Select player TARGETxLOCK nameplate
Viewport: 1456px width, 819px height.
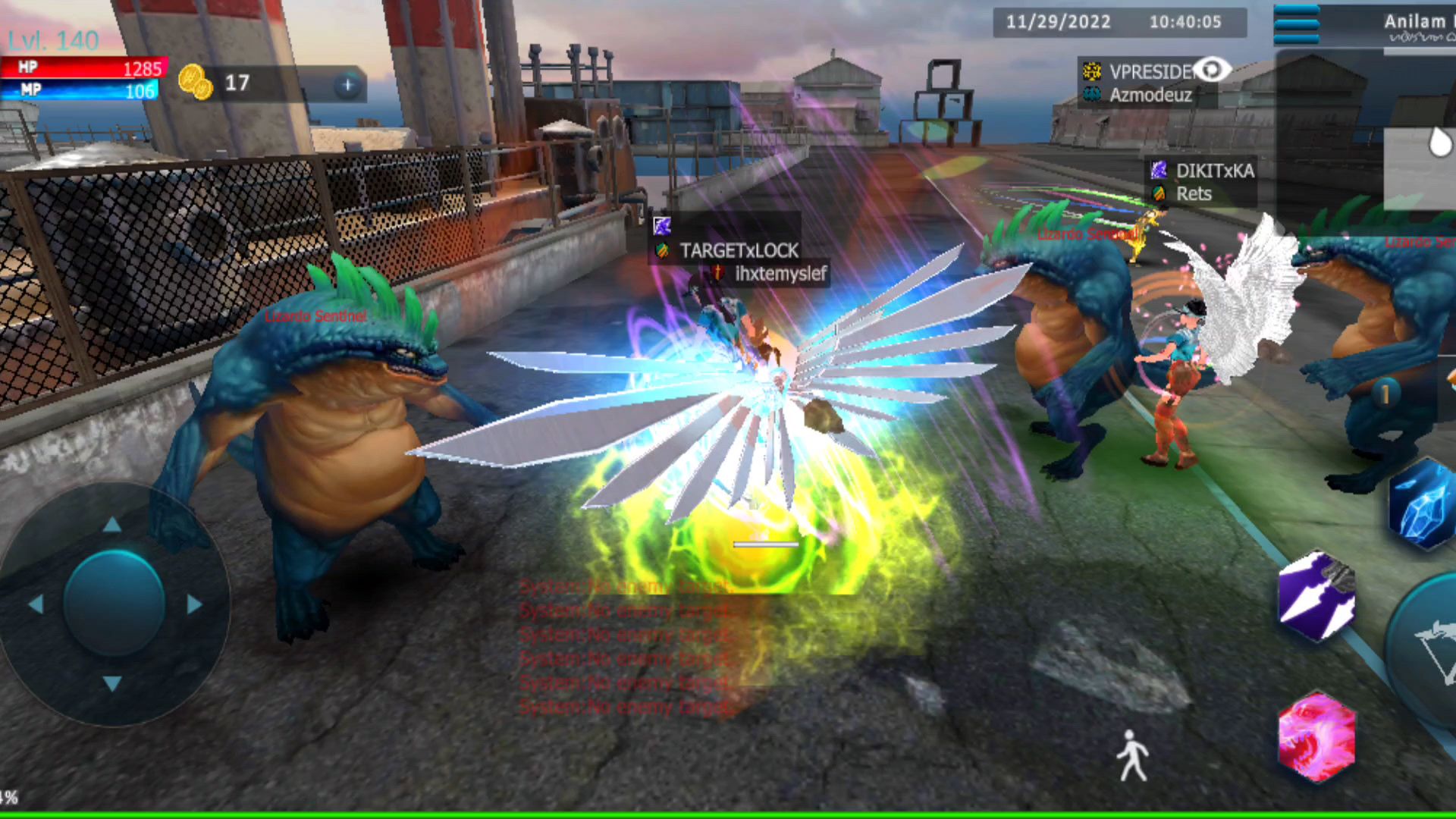pyautogui.click(x=738, y=250)
